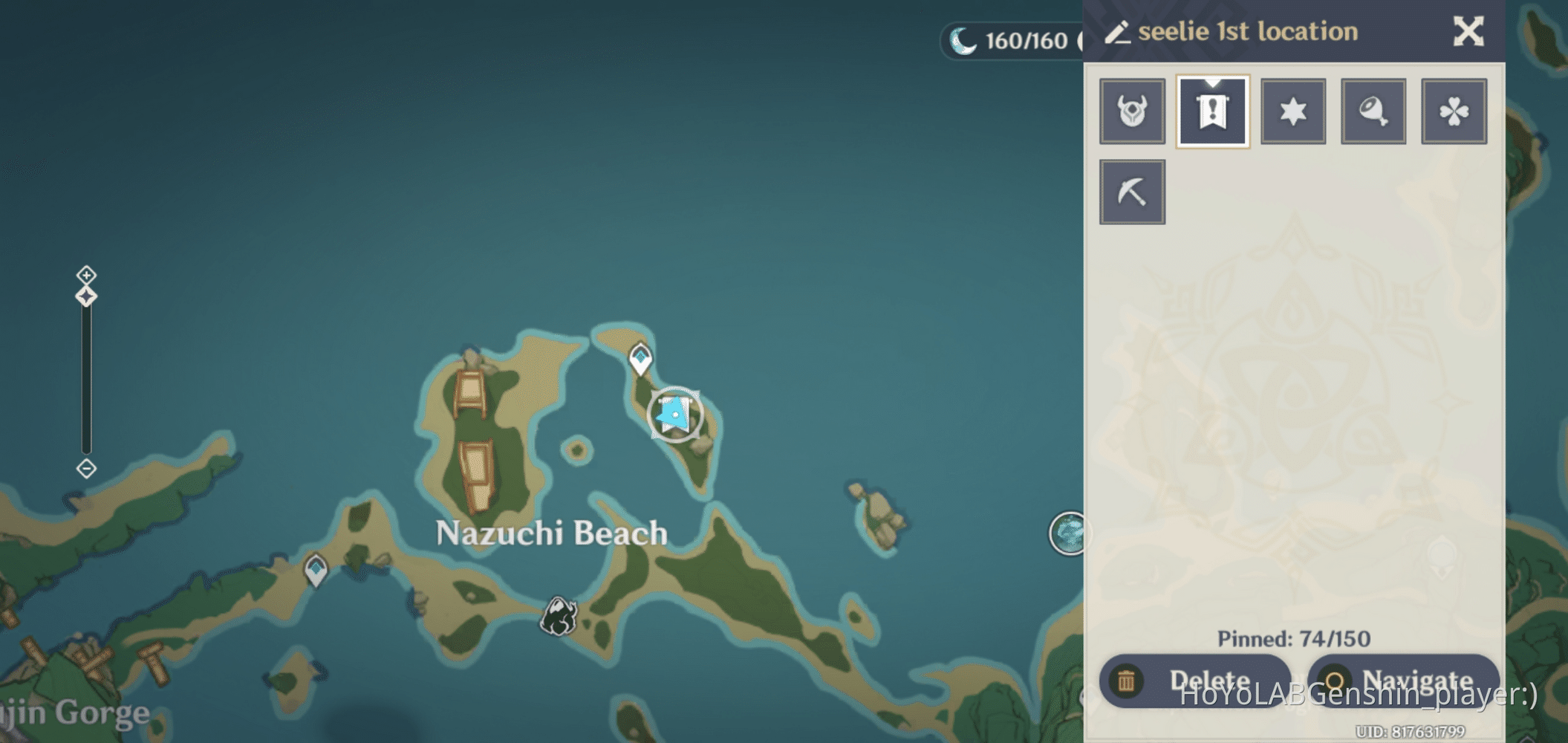The height and width of the screenshot is (743, 1568).
Task: Click the waypoint marker near the panel edge
Action: click(x=1070, y=532)
